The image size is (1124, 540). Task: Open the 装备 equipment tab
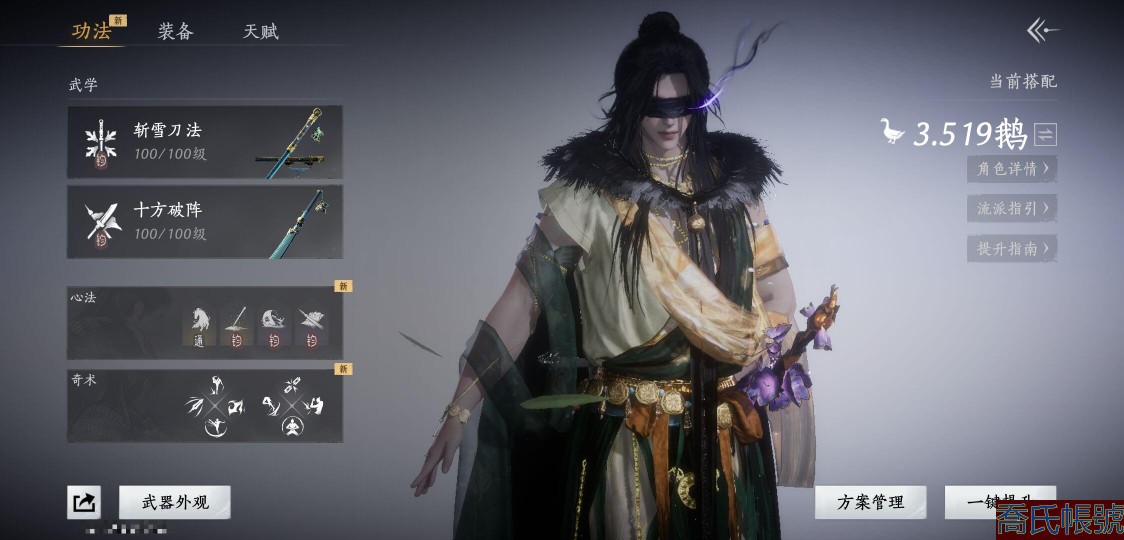pos(175,31)
